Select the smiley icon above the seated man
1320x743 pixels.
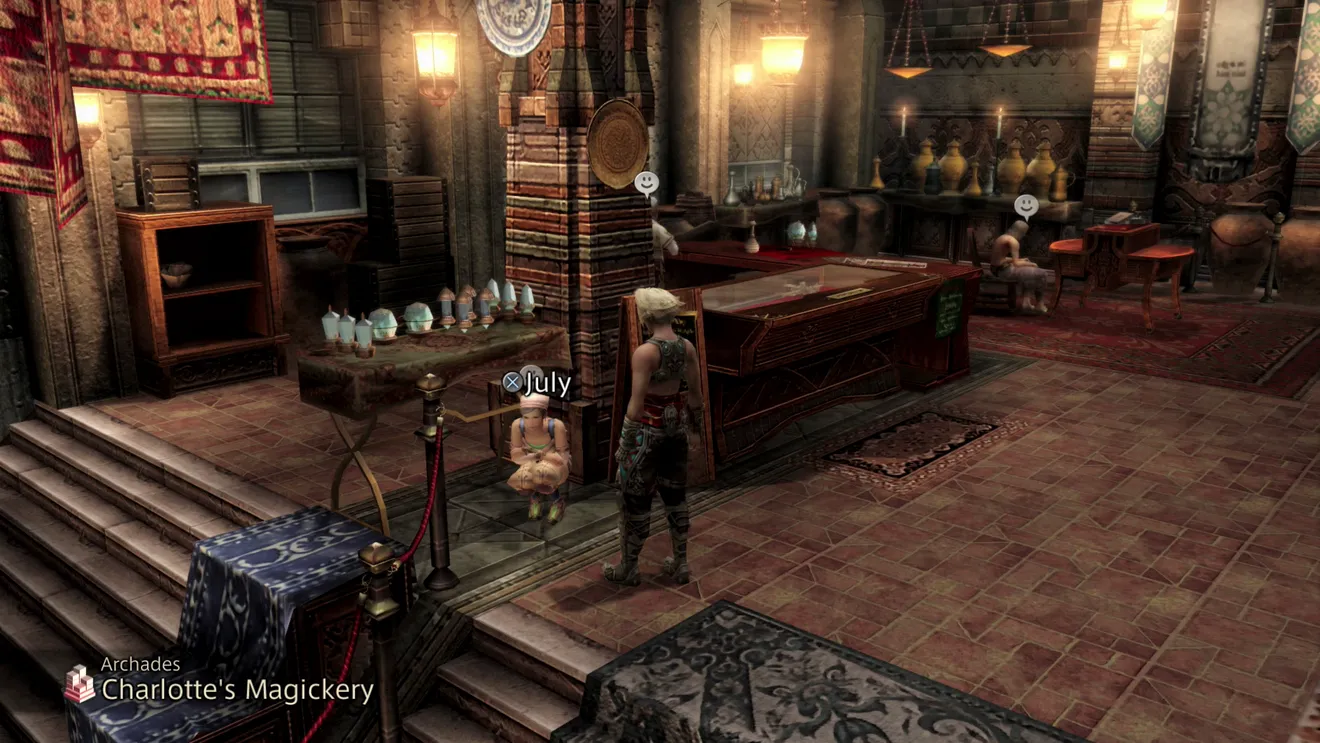[x=1026, y=207]
